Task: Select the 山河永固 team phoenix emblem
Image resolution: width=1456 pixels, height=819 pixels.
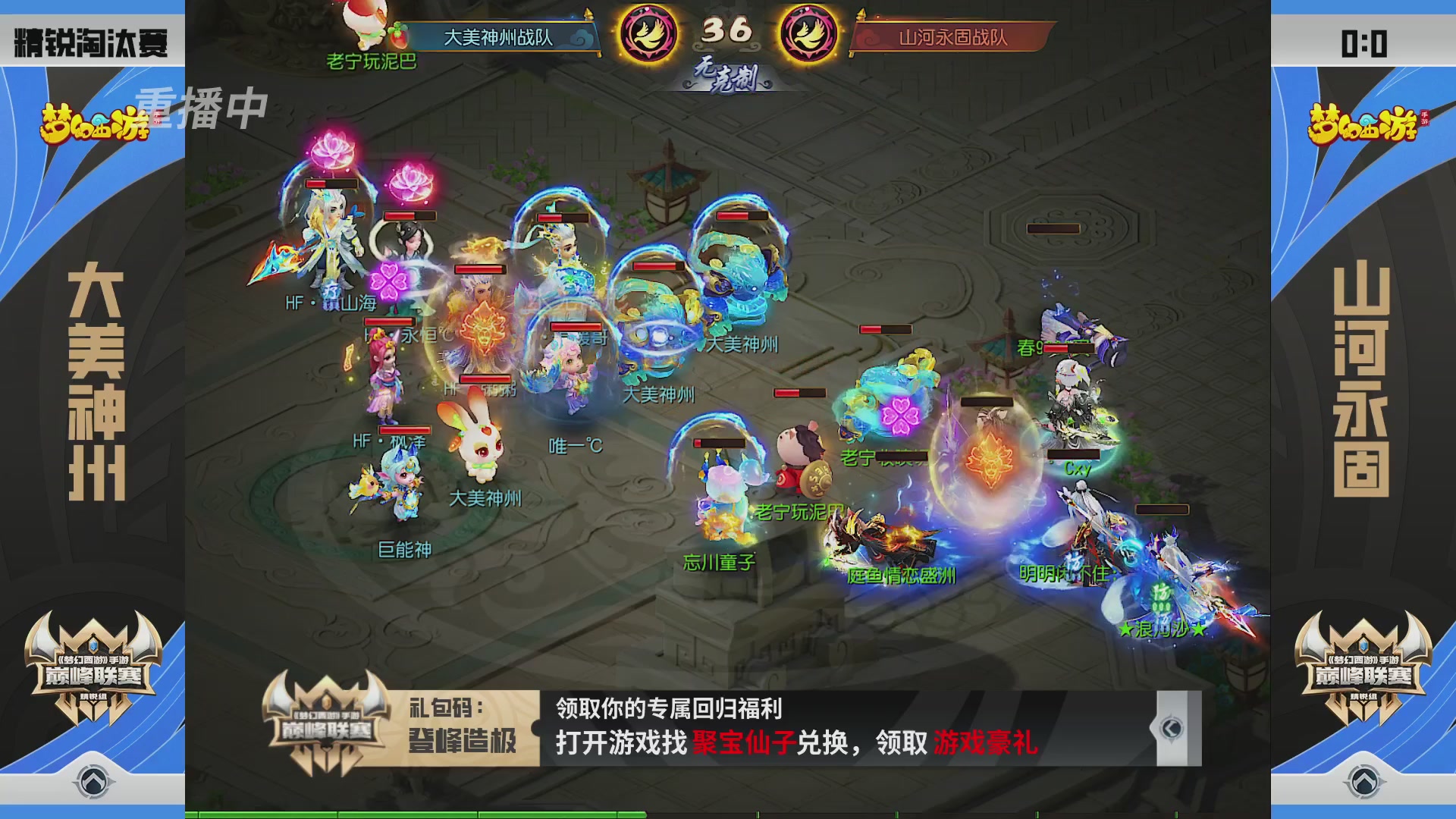Action: point(807,32)
